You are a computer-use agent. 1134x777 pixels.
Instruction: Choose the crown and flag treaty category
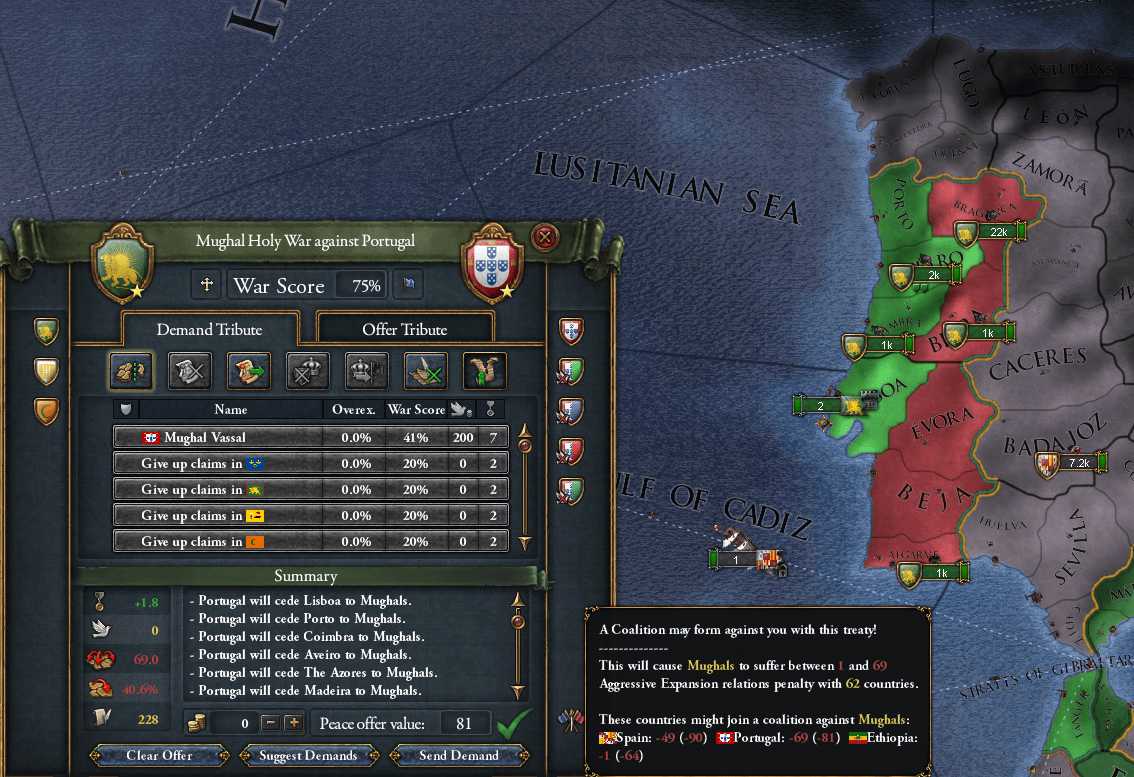[366, 371]
